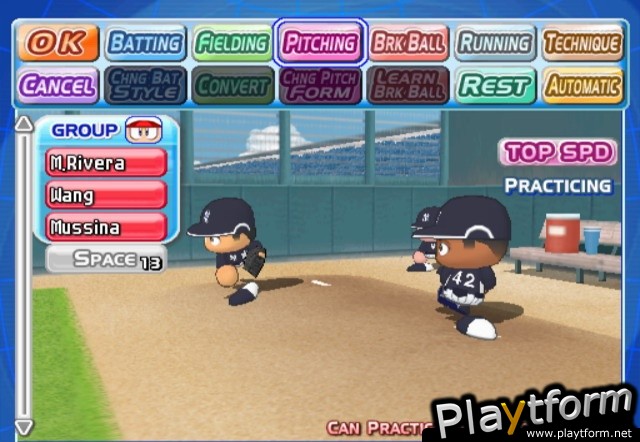Screen dimensions: 640x442
Task: Choose the Convert option
Action: (232, 85)
